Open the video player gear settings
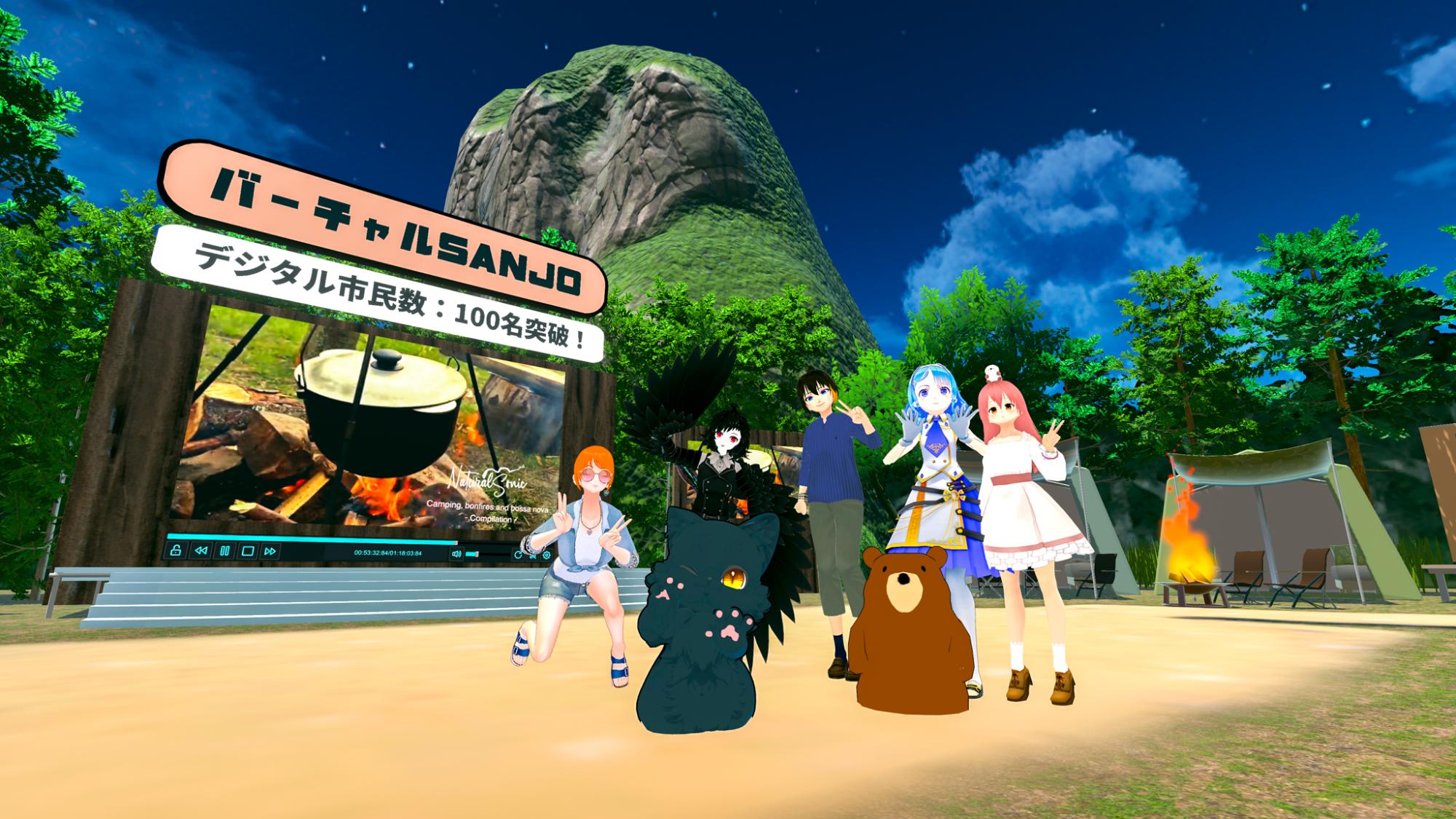 click(547, 555)
